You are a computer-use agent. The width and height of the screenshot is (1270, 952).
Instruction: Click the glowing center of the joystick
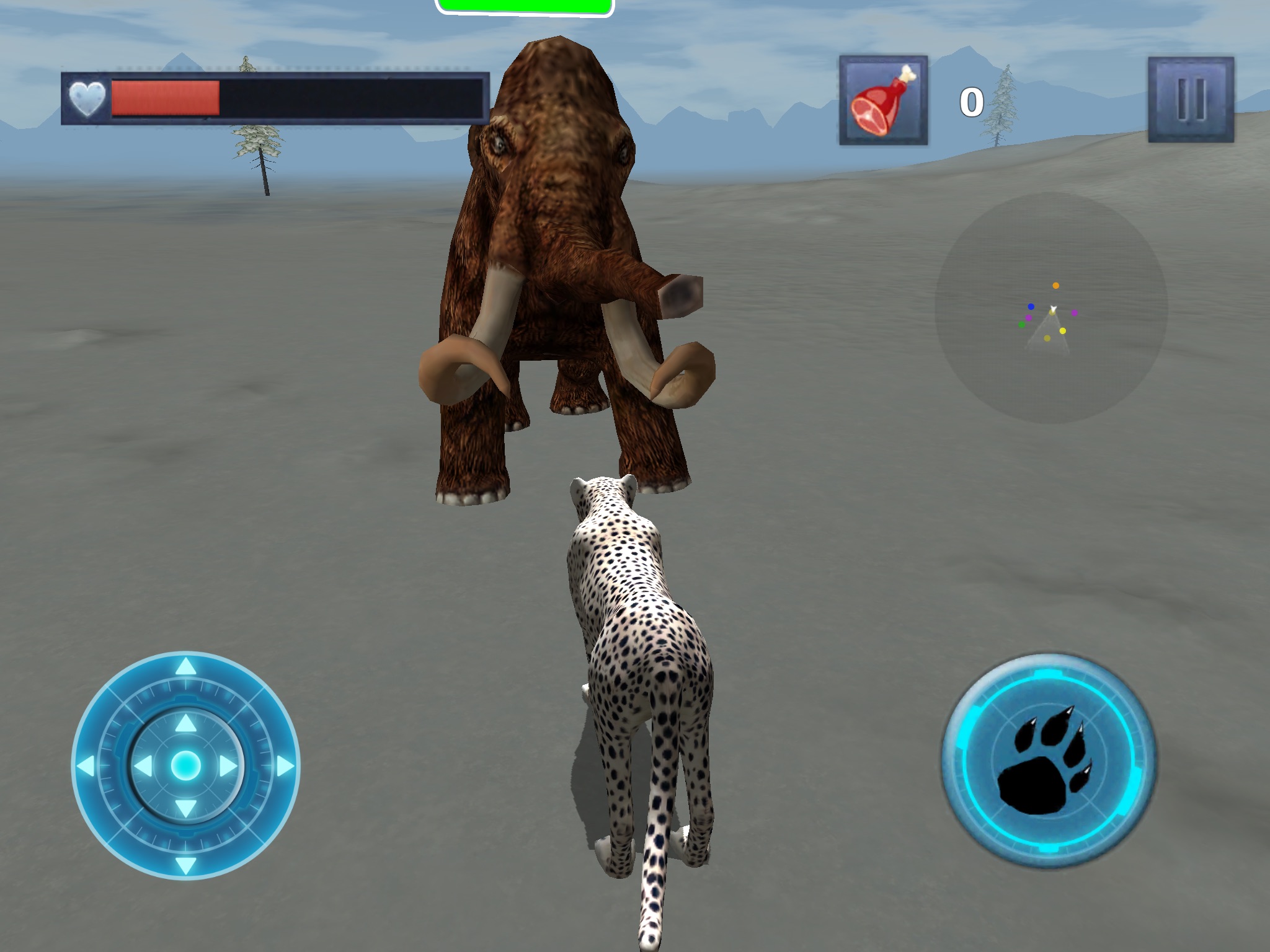(185, 766)
